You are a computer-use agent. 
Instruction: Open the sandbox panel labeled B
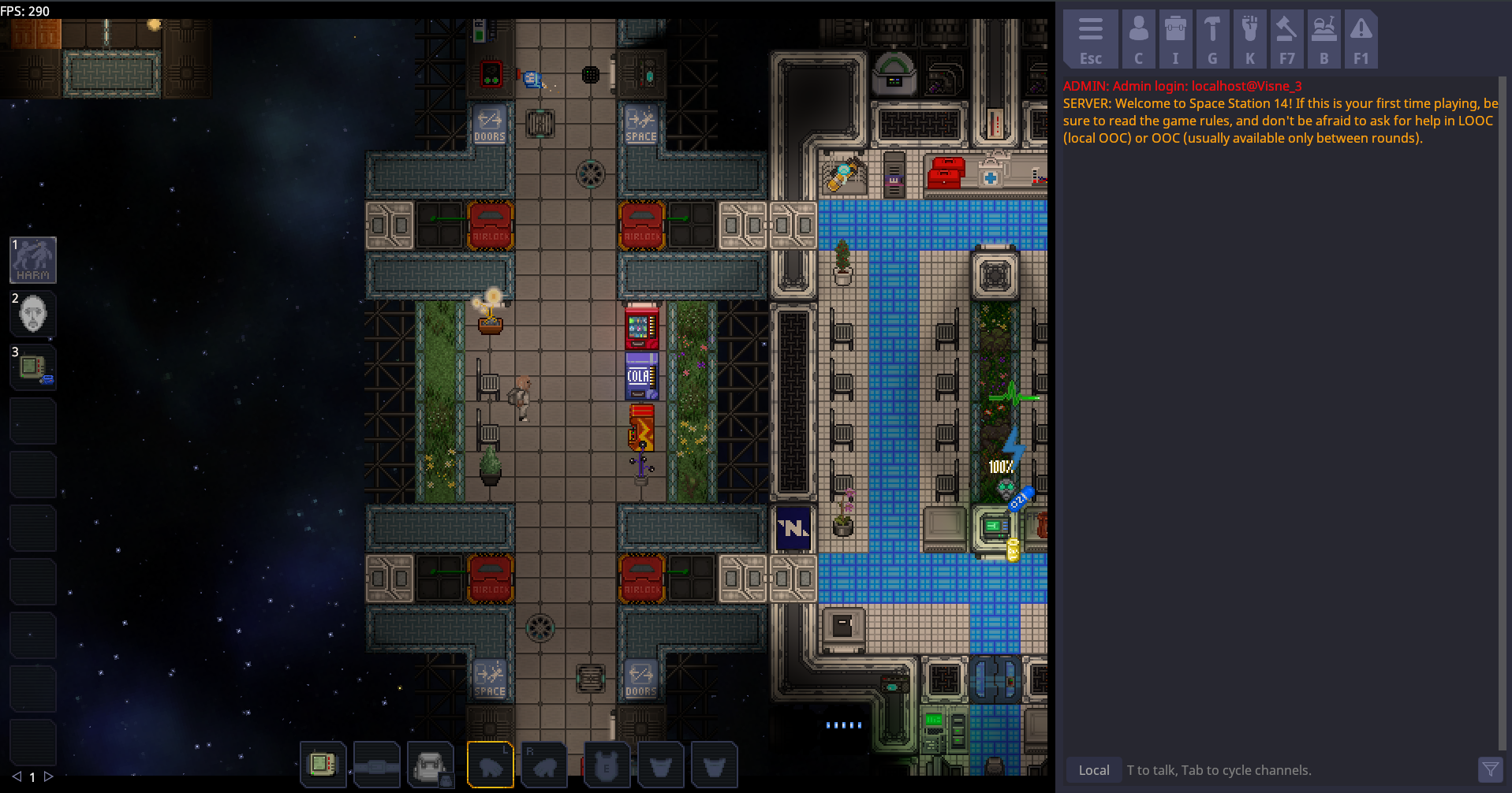1323,37
